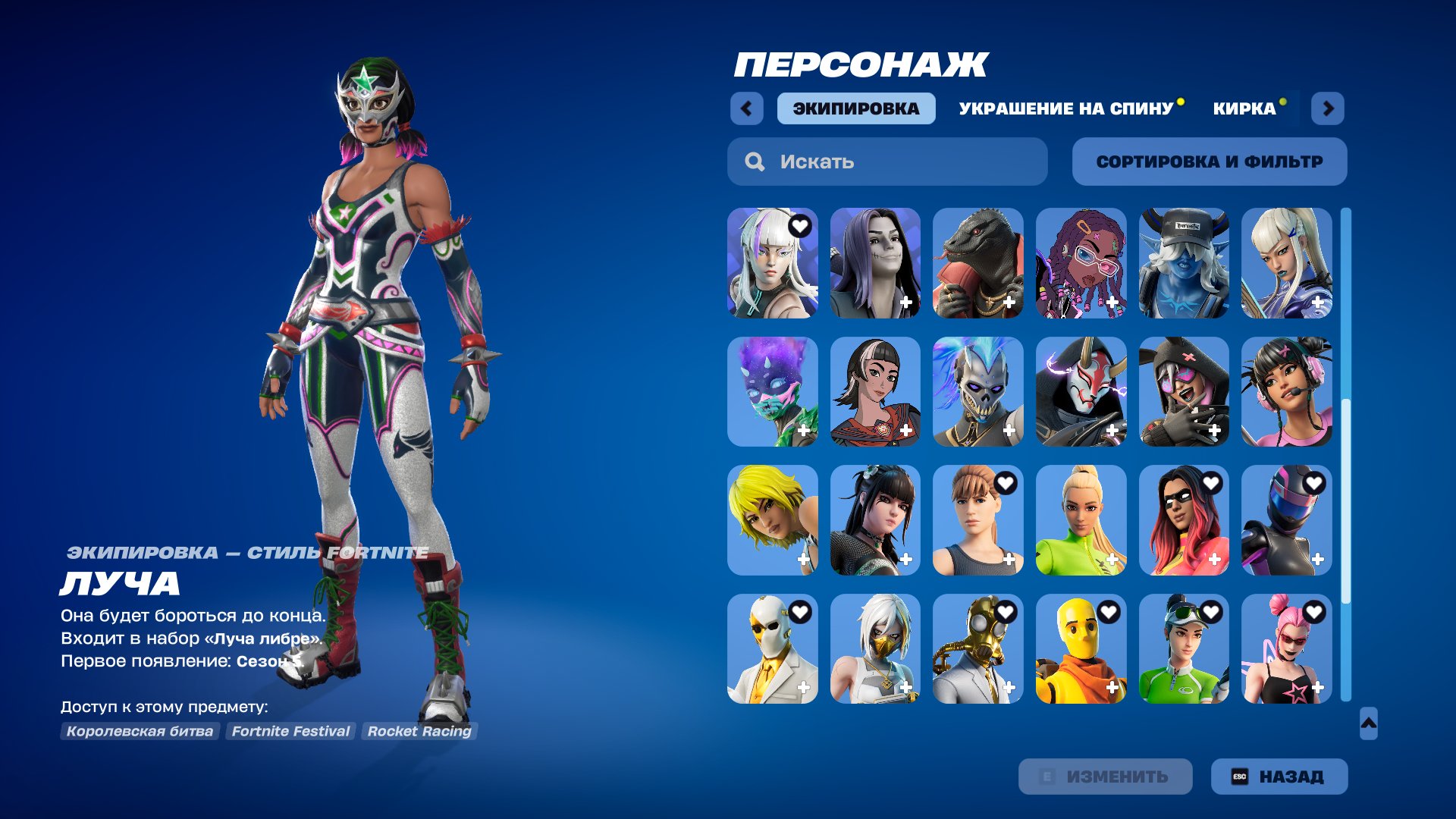Switch to the Экипировка tab

coord(855,108)
